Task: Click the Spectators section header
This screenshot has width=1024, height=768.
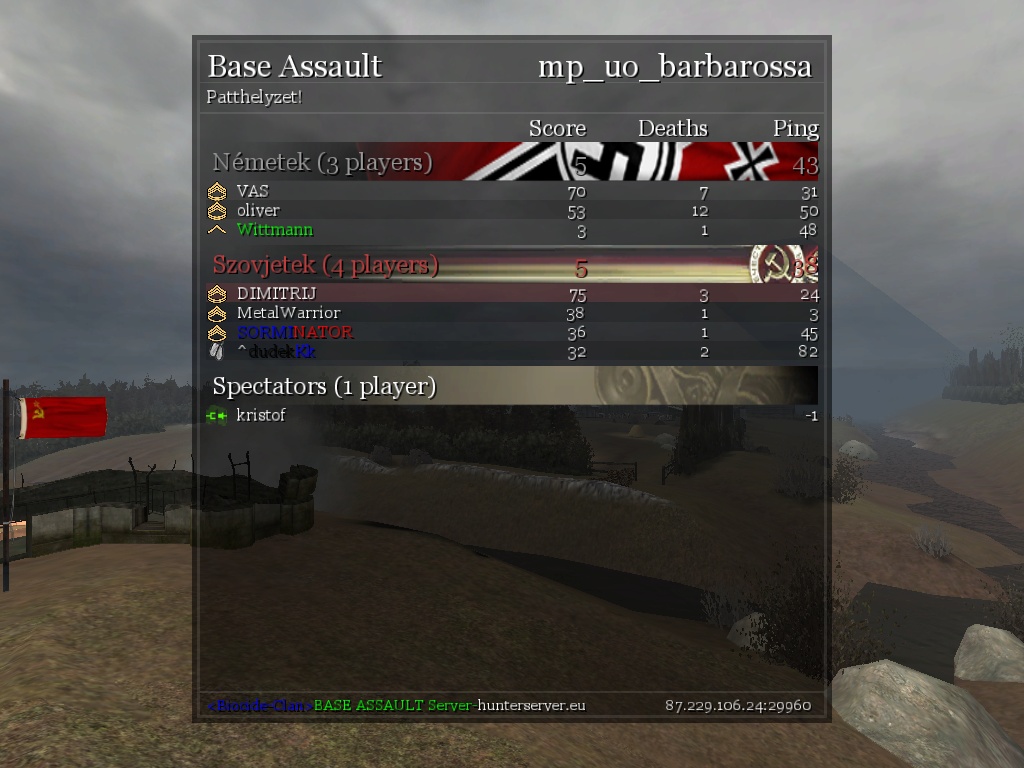Action: 324,386
